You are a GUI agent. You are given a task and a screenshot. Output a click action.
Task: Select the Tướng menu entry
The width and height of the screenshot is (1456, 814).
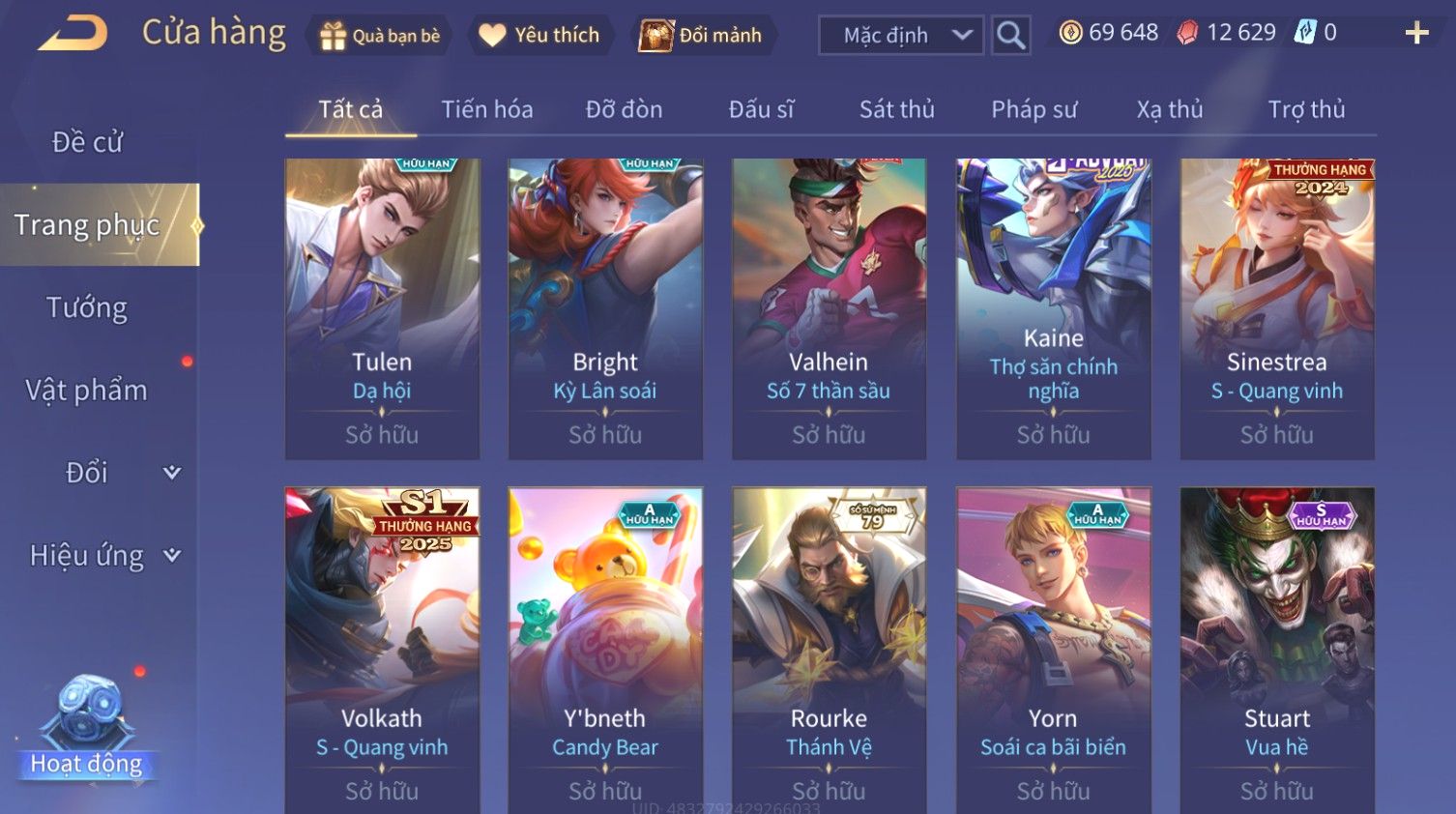coord(87,307)
